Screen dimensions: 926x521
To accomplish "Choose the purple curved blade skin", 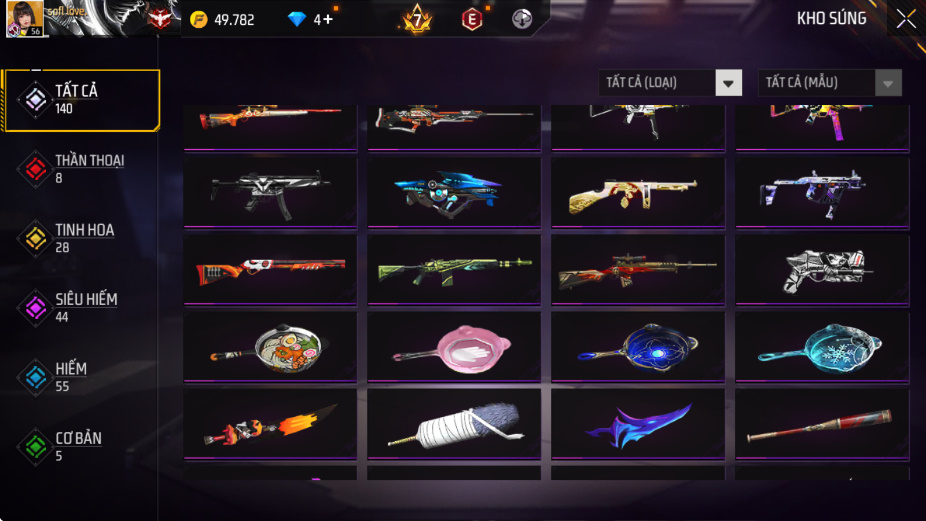I will coord(637,424).
